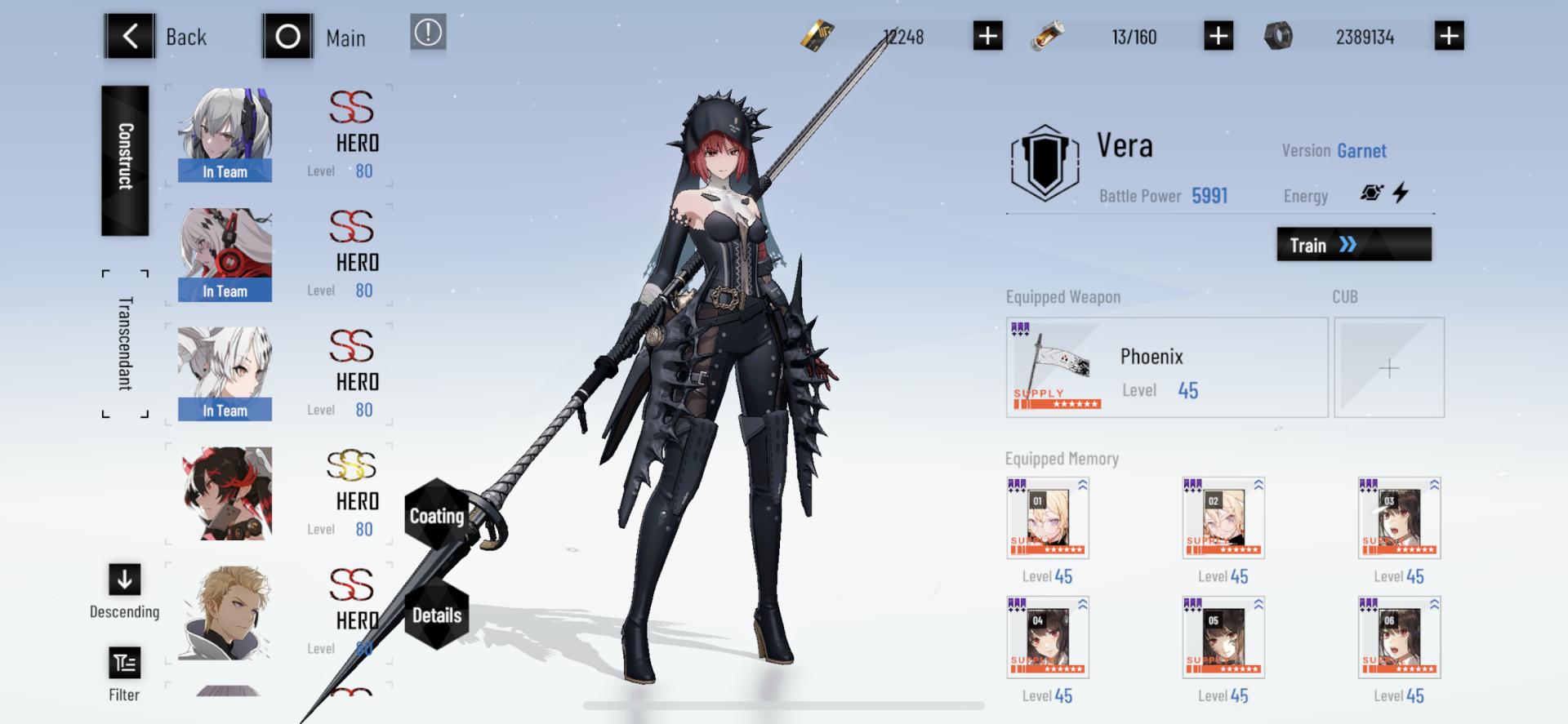Click the empty CUB slot to equip
Screen dimensions: 1568x724
coord(1388,367)
